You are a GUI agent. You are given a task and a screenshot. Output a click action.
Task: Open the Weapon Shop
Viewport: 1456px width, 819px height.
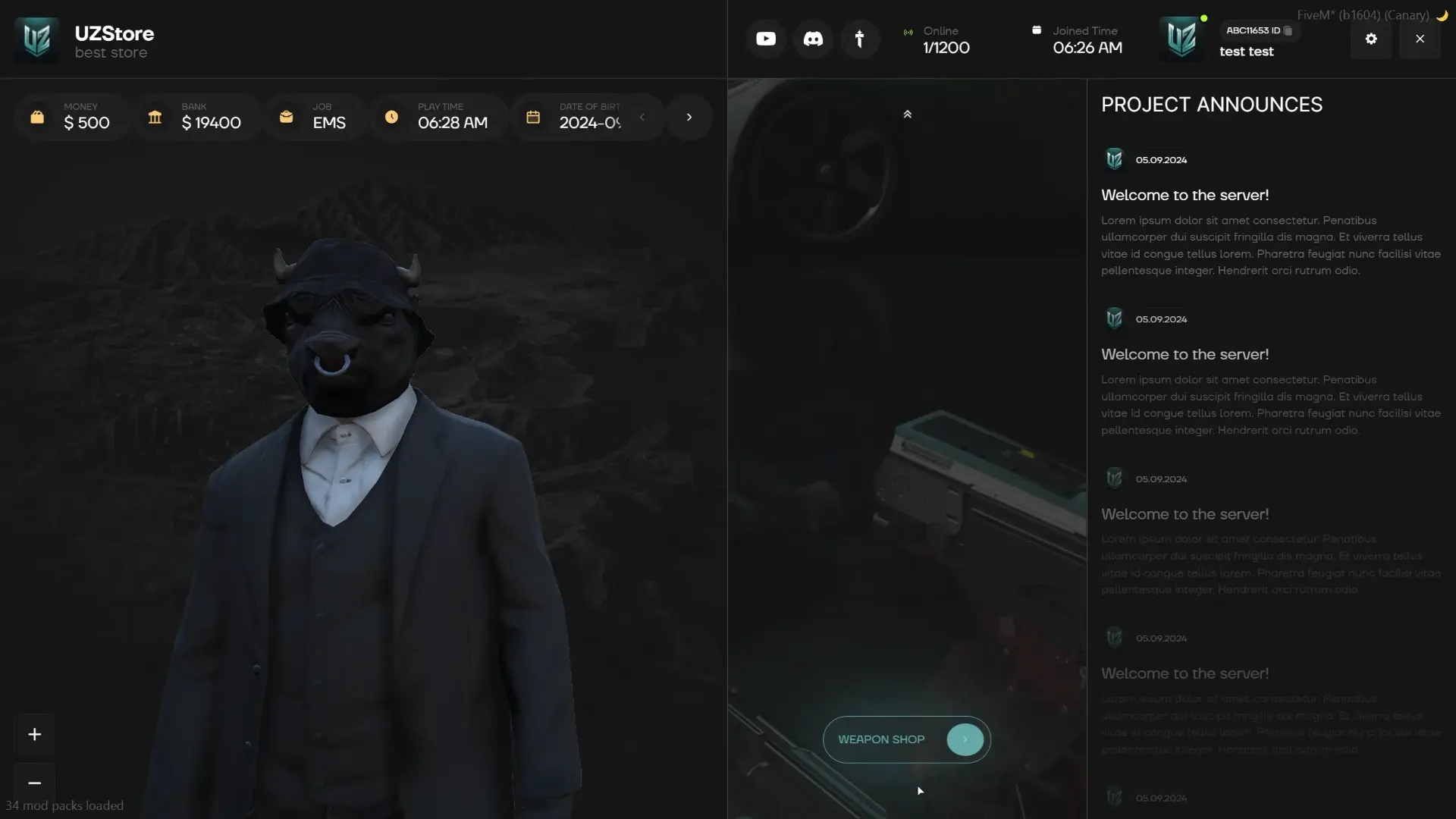[x=906, y=739]
